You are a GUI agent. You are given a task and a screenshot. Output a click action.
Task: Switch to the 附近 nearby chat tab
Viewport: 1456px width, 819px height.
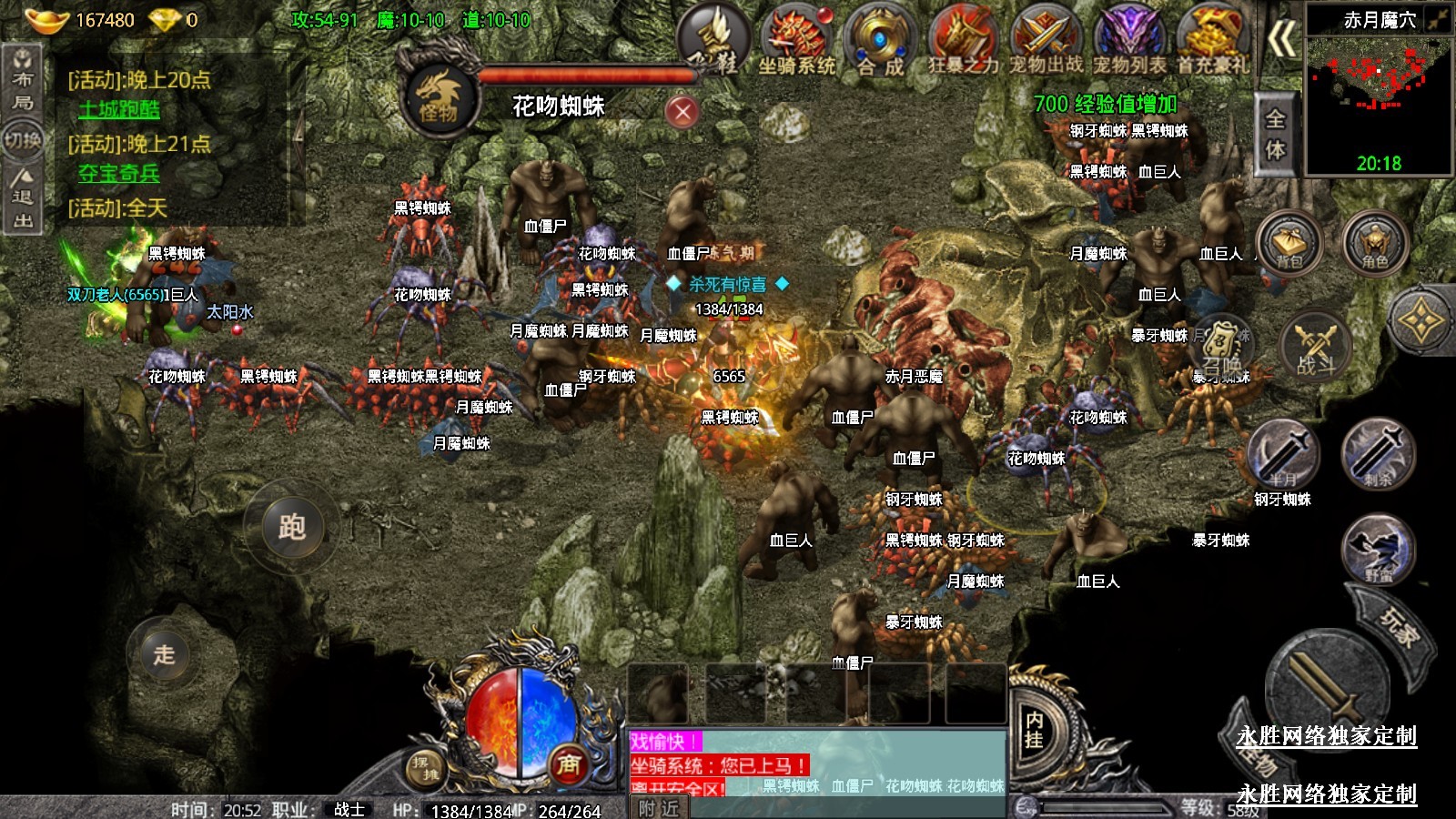pos(657,808)
